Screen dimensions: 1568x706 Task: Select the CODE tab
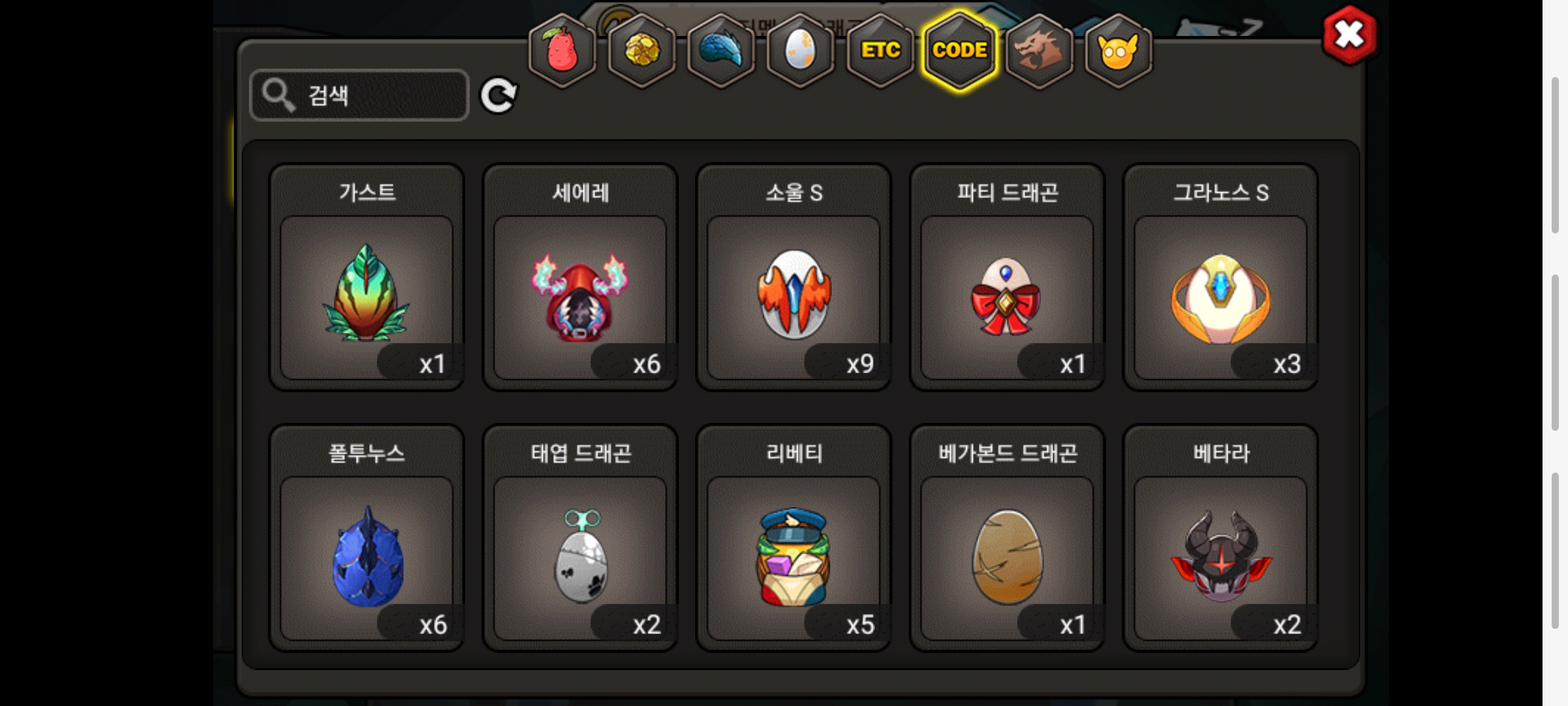(x=960, y=50)
